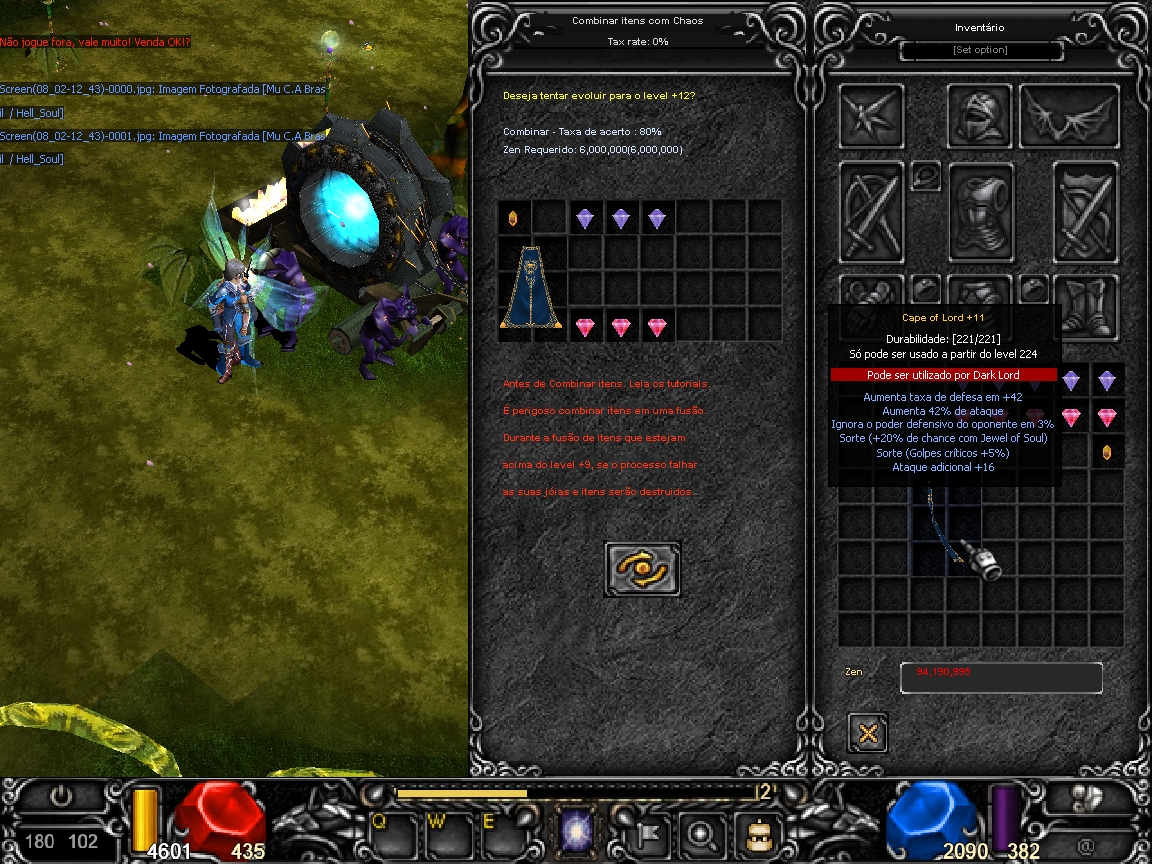Select the wings equipment slot
The image size is (1152, 864).
tap(1069, 116)
